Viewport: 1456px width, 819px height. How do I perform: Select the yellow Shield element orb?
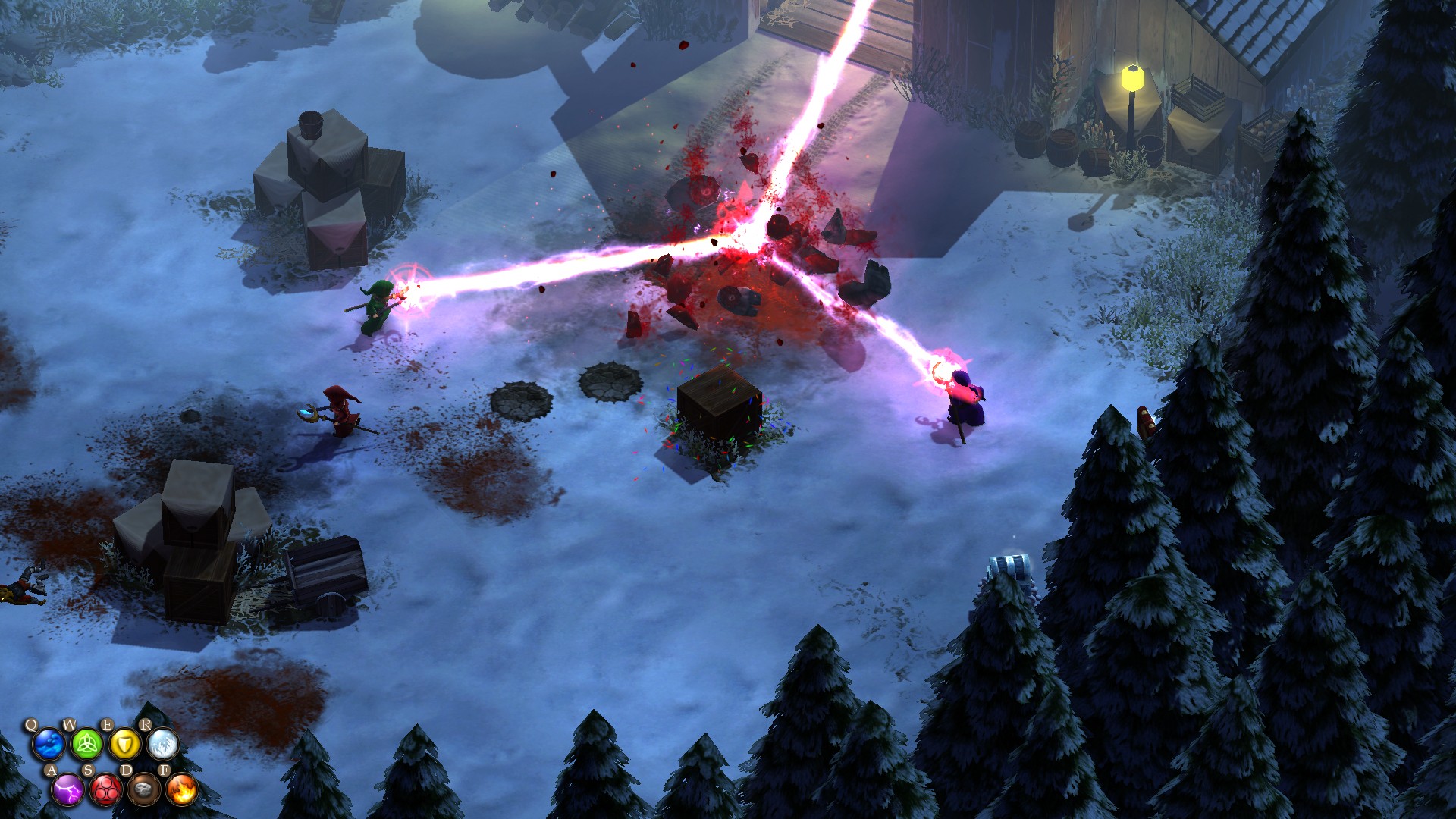click(x=125, y=745)
